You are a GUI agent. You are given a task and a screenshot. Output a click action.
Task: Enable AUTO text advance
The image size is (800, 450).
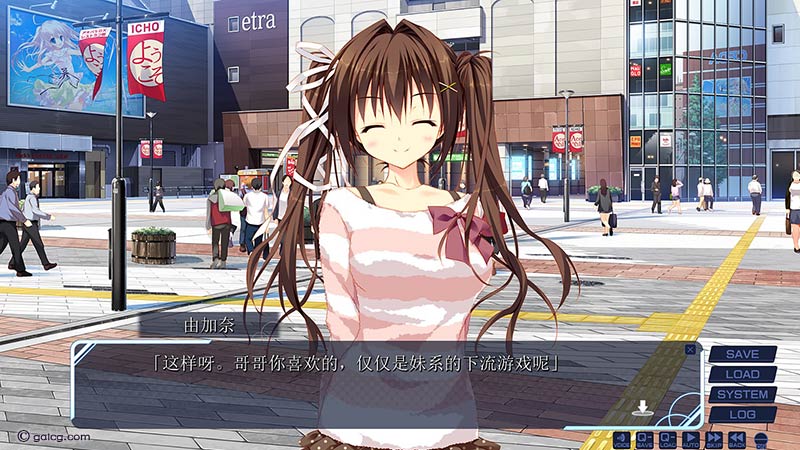click(x=690, y=439)
